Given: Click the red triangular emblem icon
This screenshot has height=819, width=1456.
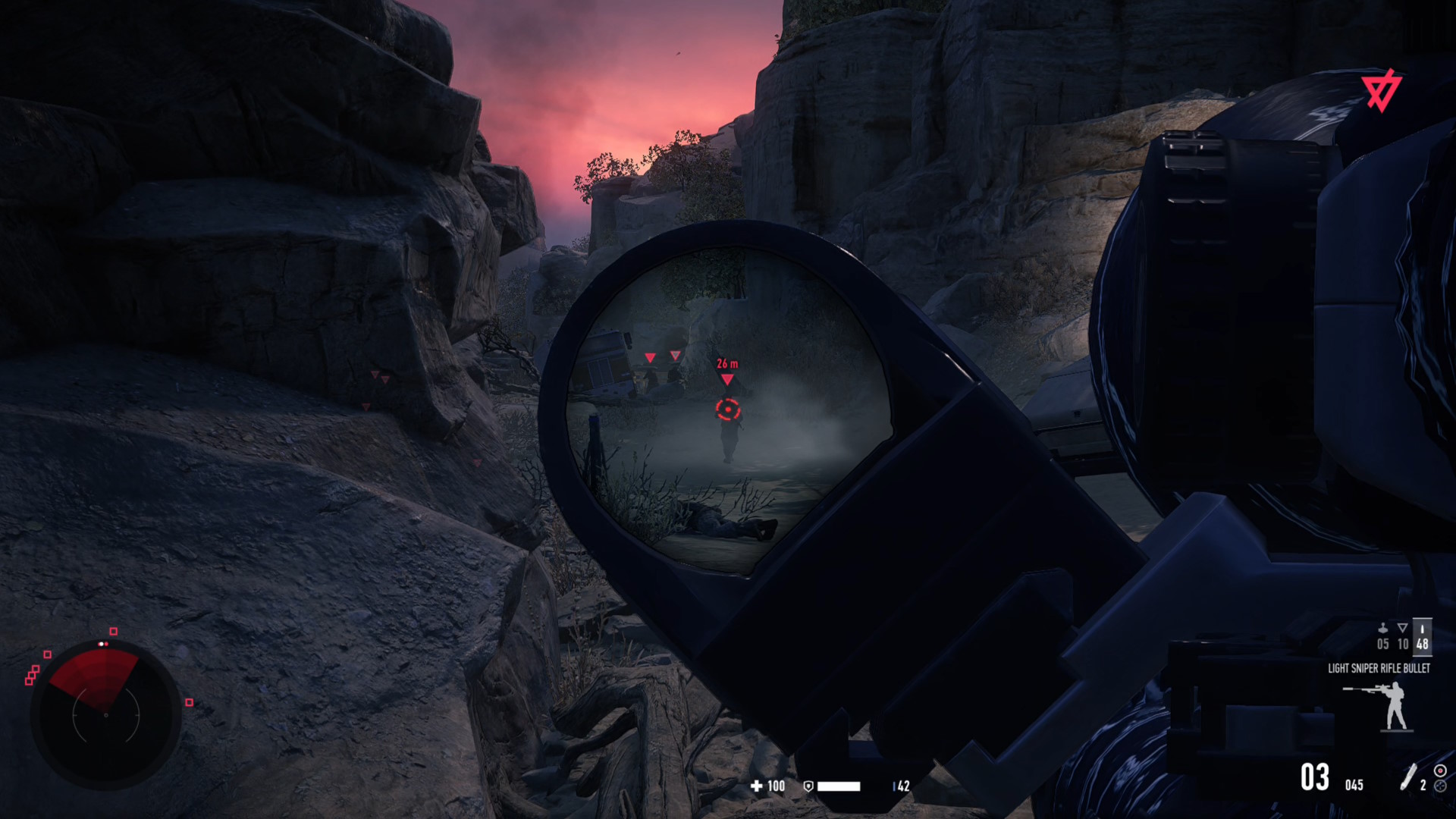Looking at the screenshot, I should (x=1381, y=91).
